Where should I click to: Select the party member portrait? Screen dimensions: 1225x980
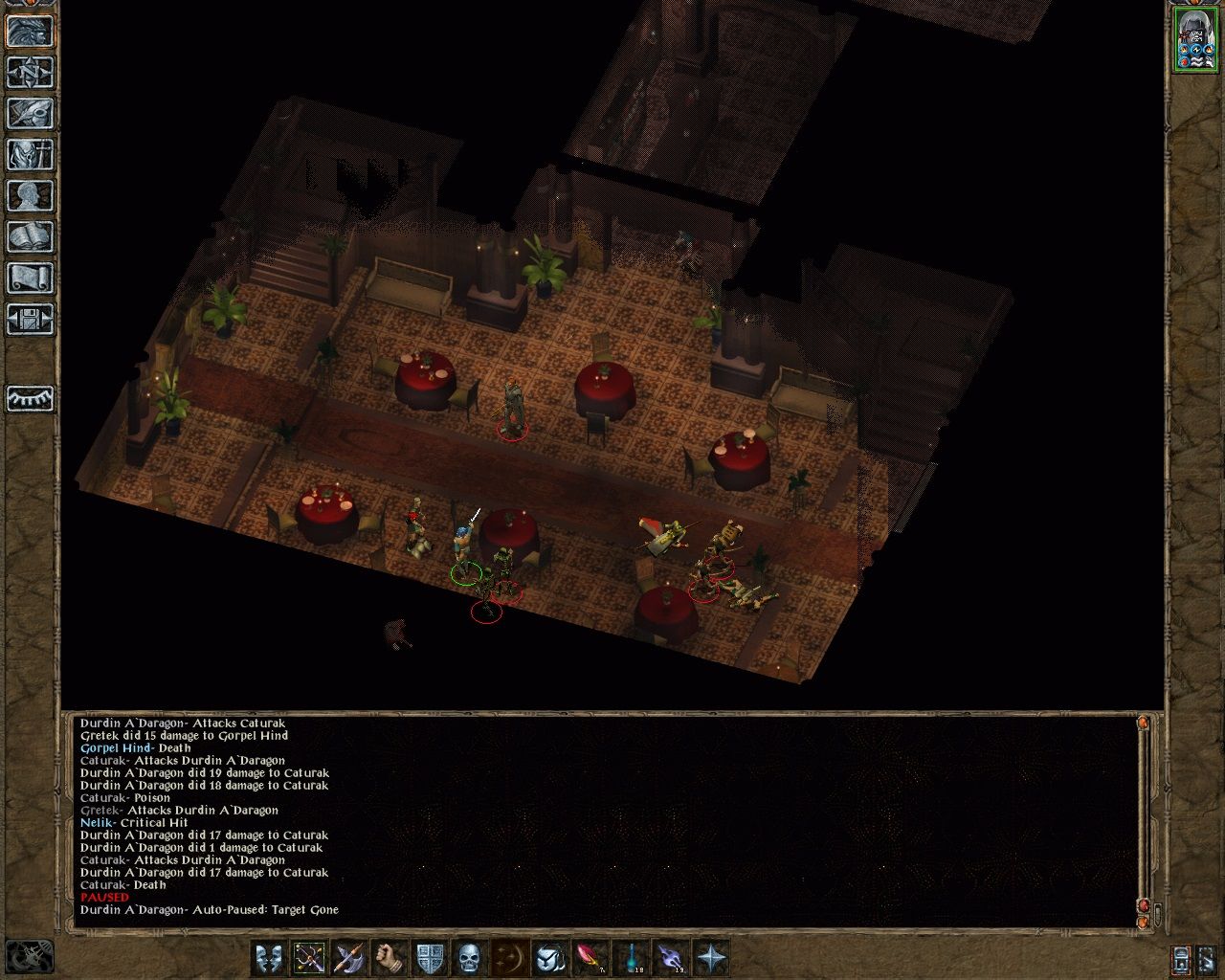[x=1193, y=39]
